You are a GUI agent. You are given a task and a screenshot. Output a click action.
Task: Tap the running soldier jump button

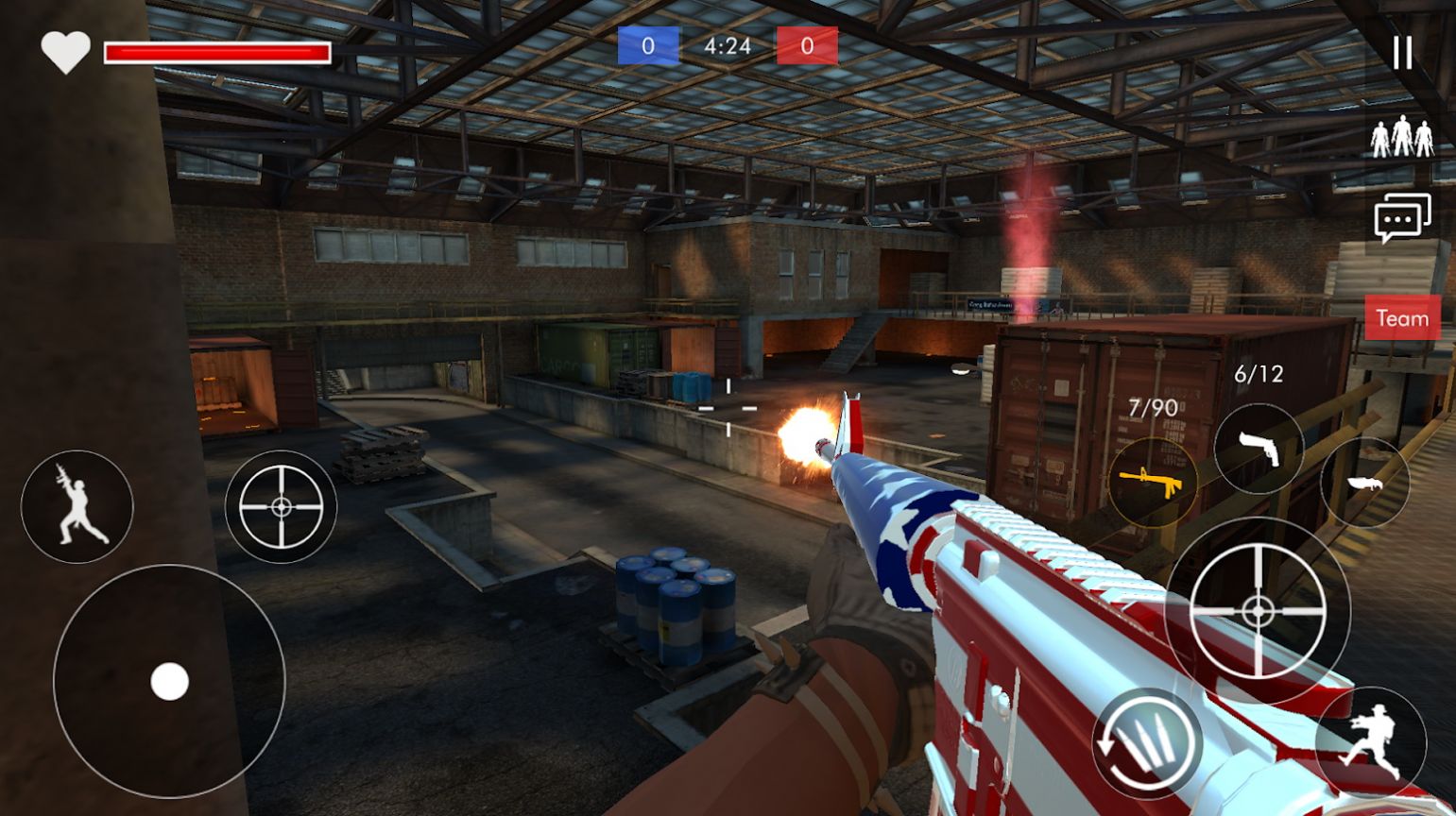pos(1371,741)
